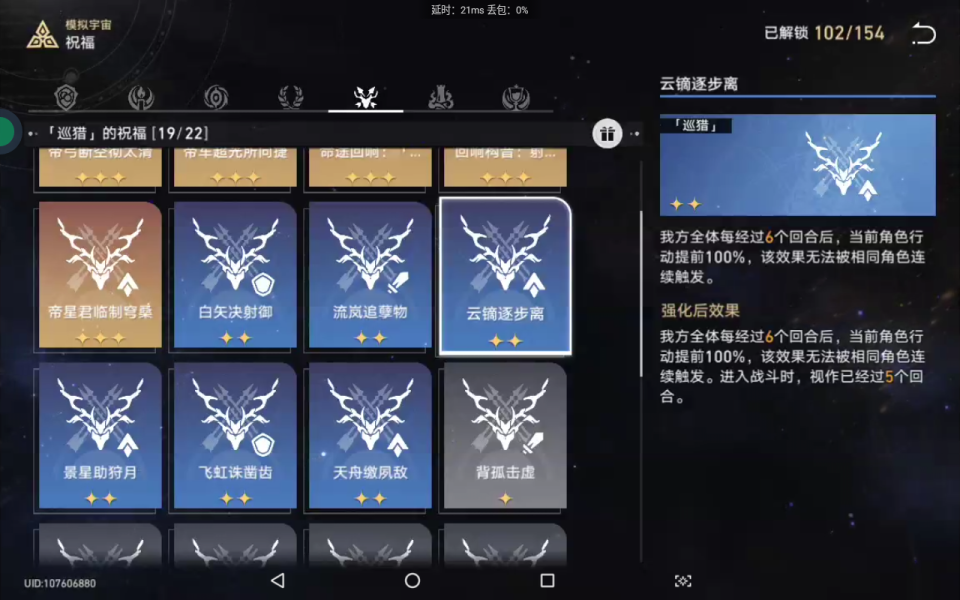Screen dimensions: 960x600
Task: Choose the 白矢决射御 blessing card
Action: tap(235, 274)
